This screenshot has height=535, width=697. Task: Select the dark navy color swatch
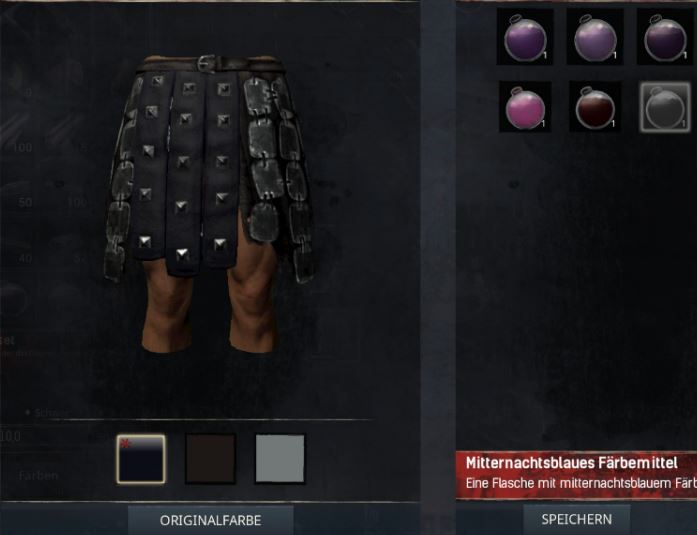click(x=141, y=459)
